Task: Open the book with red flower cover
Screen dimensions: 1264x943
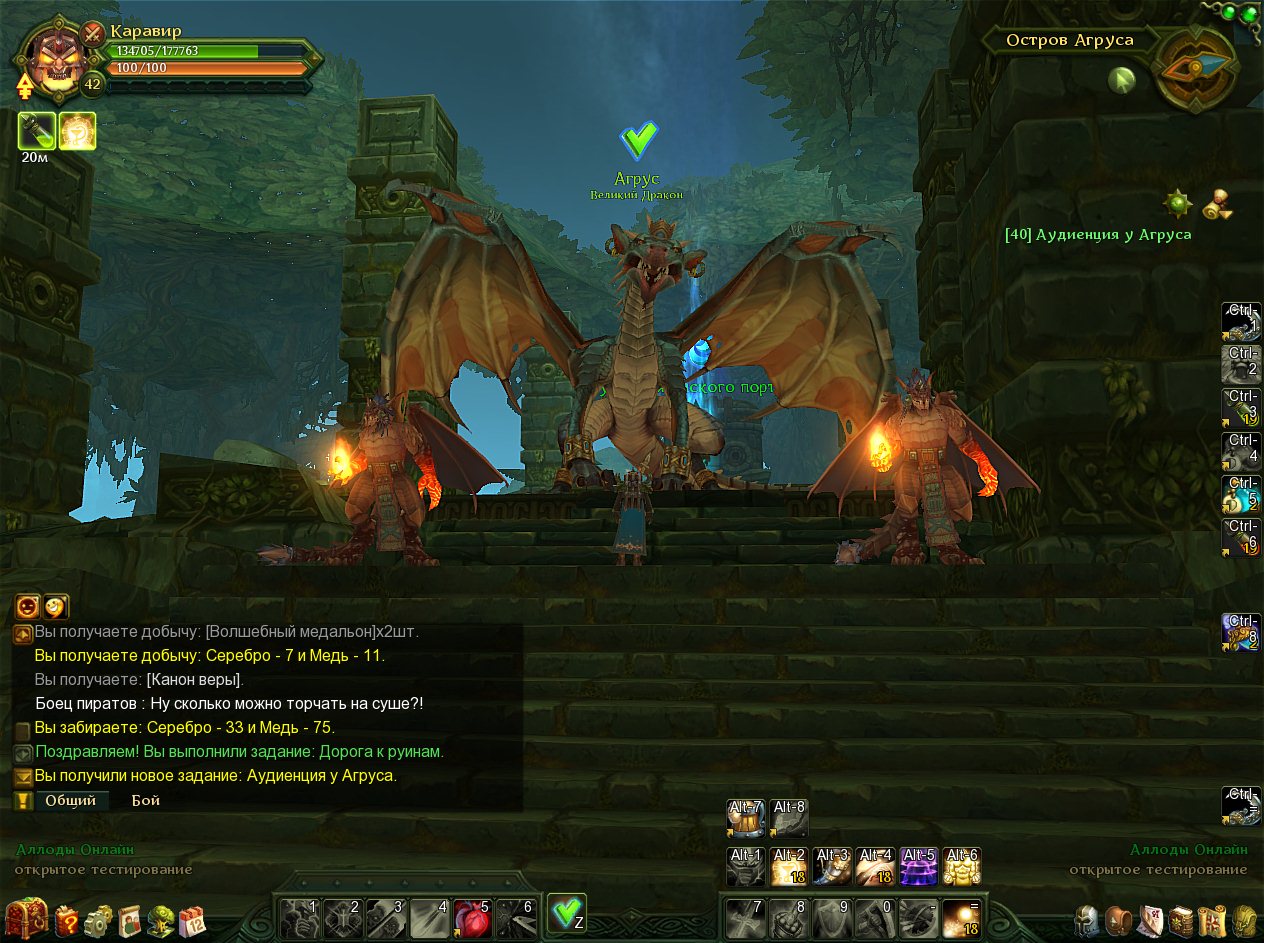Action: pyautogui.click(x=1181, y=919)
